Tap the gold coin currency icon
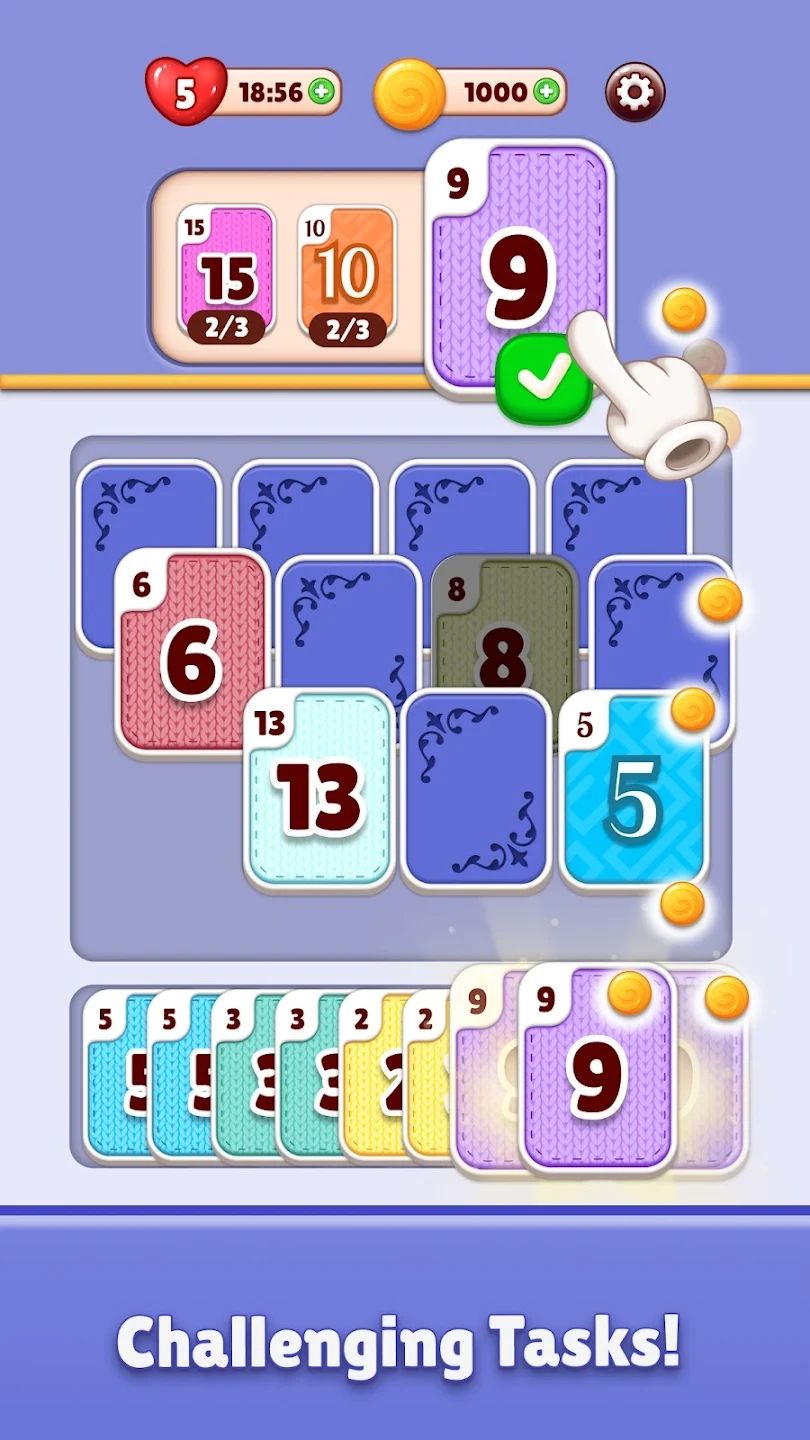Screen dimensions: 810x1440 point(409,93)
